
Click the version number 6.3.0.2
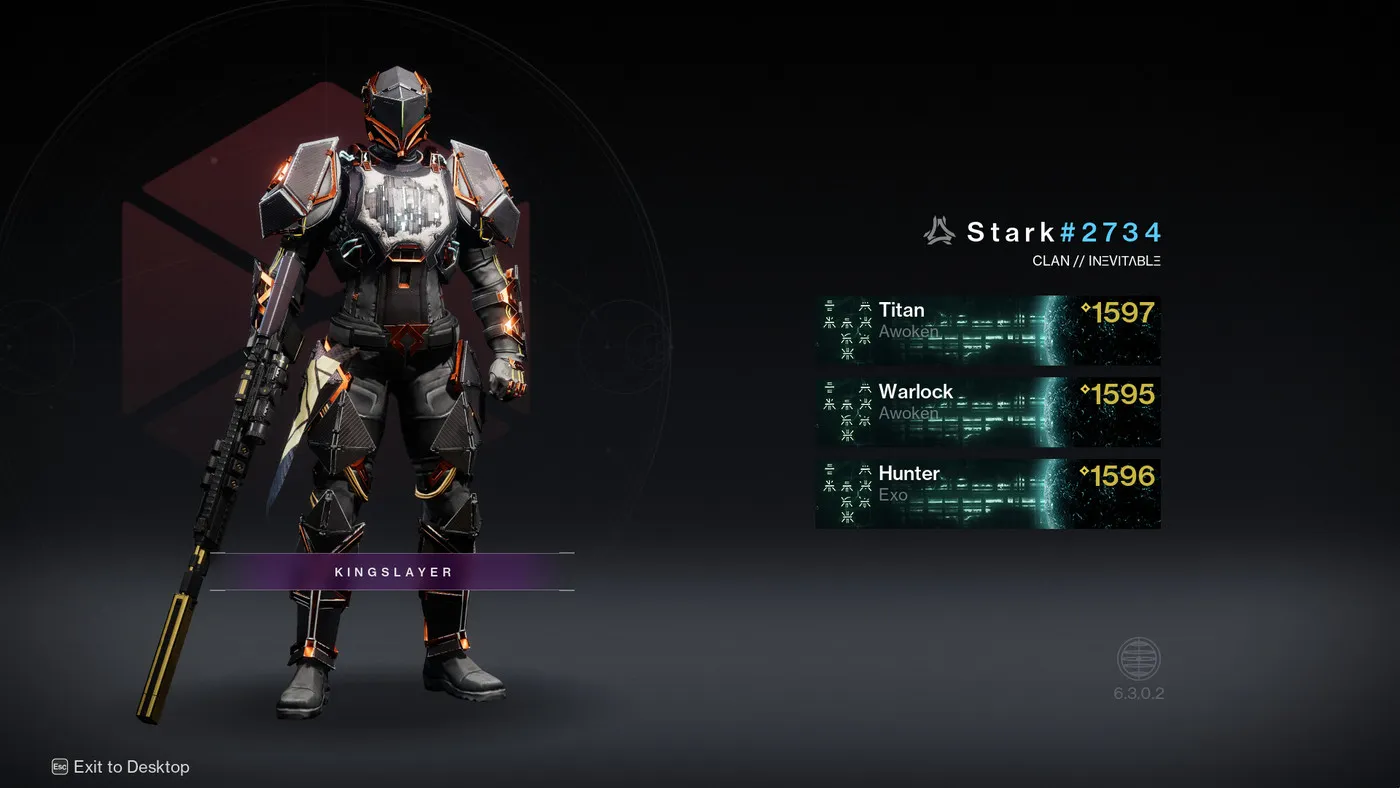tap(1138, 693)
